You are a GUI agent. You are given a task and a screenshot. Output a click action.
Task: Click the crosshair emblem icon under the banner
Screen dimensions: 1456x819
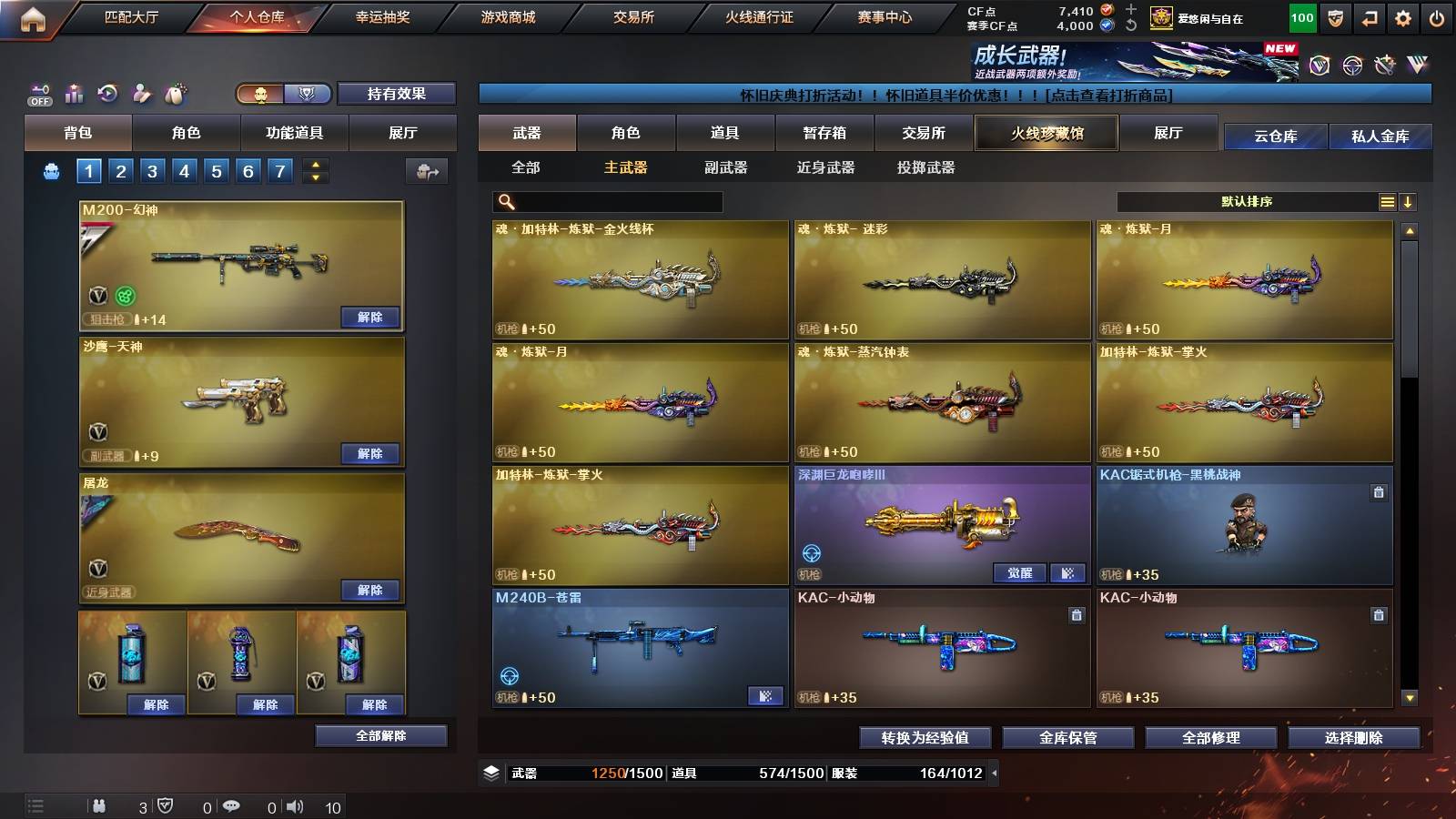pyautogui.click(x=1351, y=66)
